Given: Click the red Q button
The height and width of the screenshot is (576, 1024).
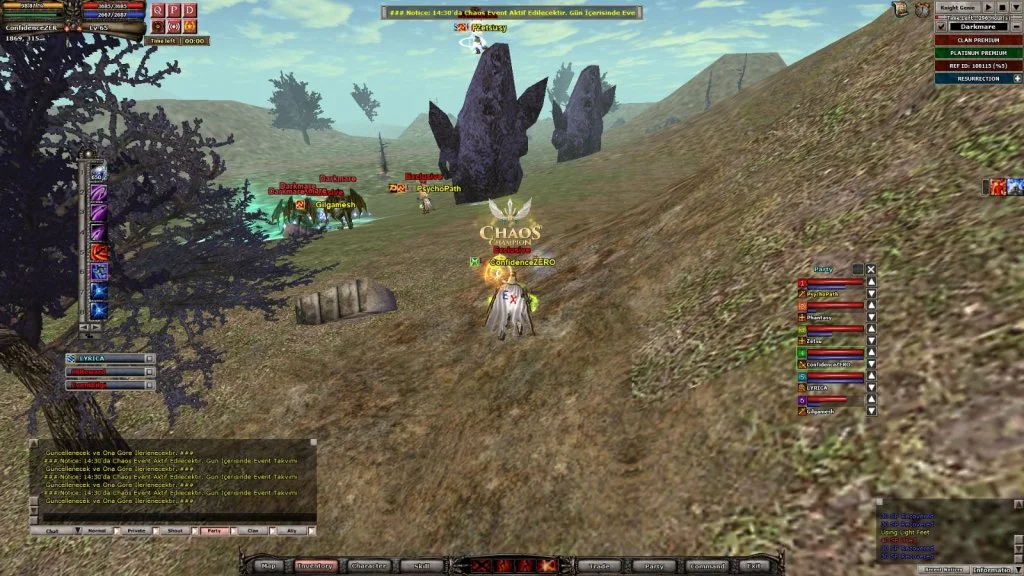Looking at the screenshot, I should 158,10.
